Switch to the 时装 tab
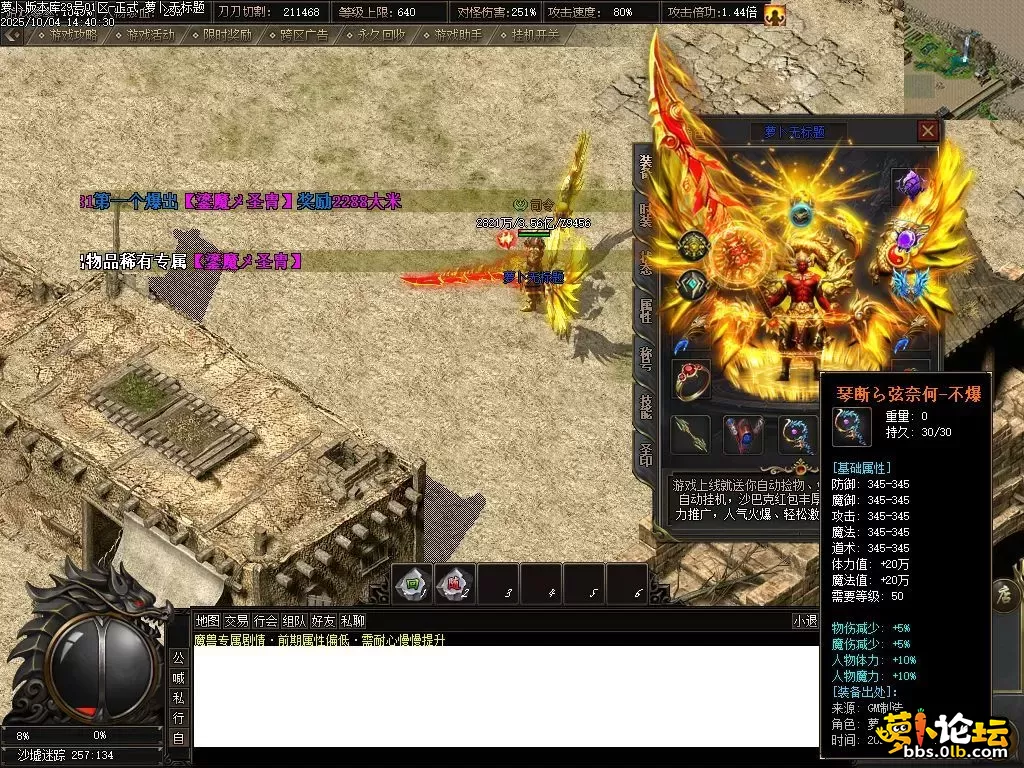This screenshot has width=1024, height=768. [x=645, y=214]
